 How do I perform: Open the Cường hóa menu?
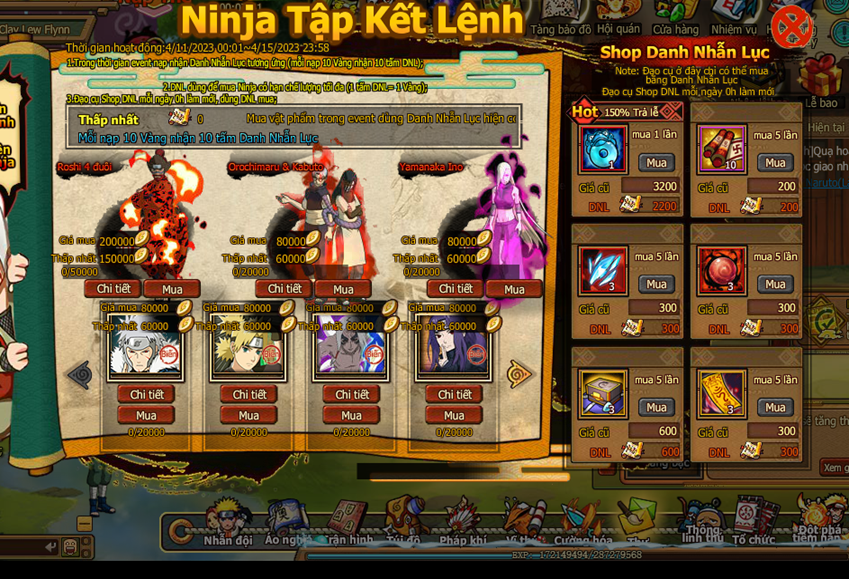pyautogui.click(x=583, y=523)
